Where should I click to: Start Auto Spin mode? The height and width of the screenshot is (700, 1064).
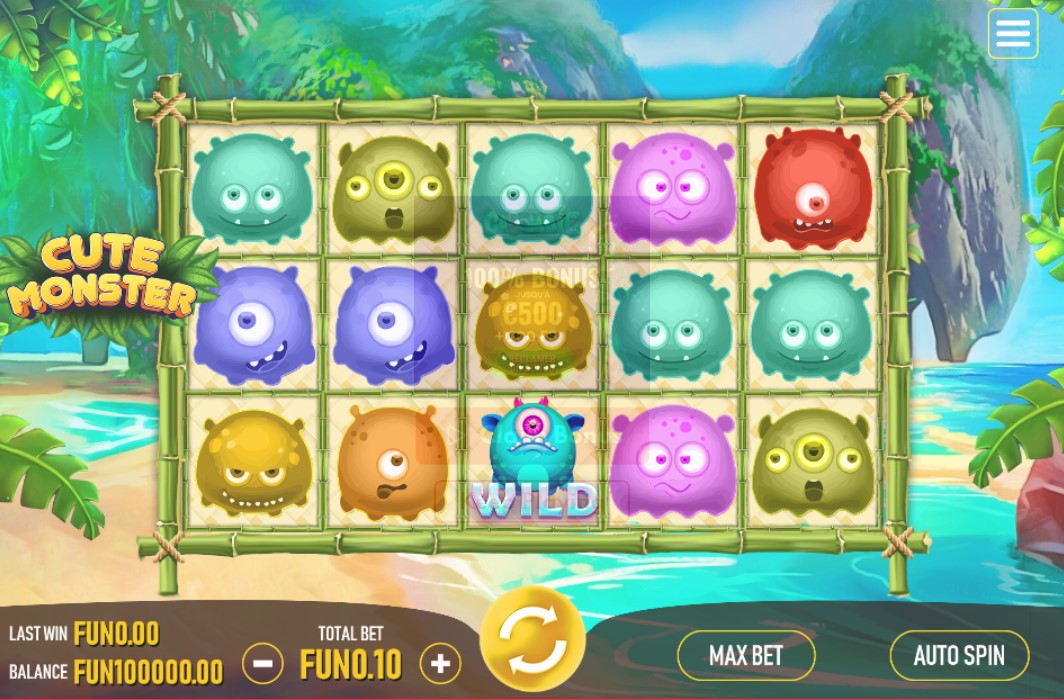pos(958,656)
